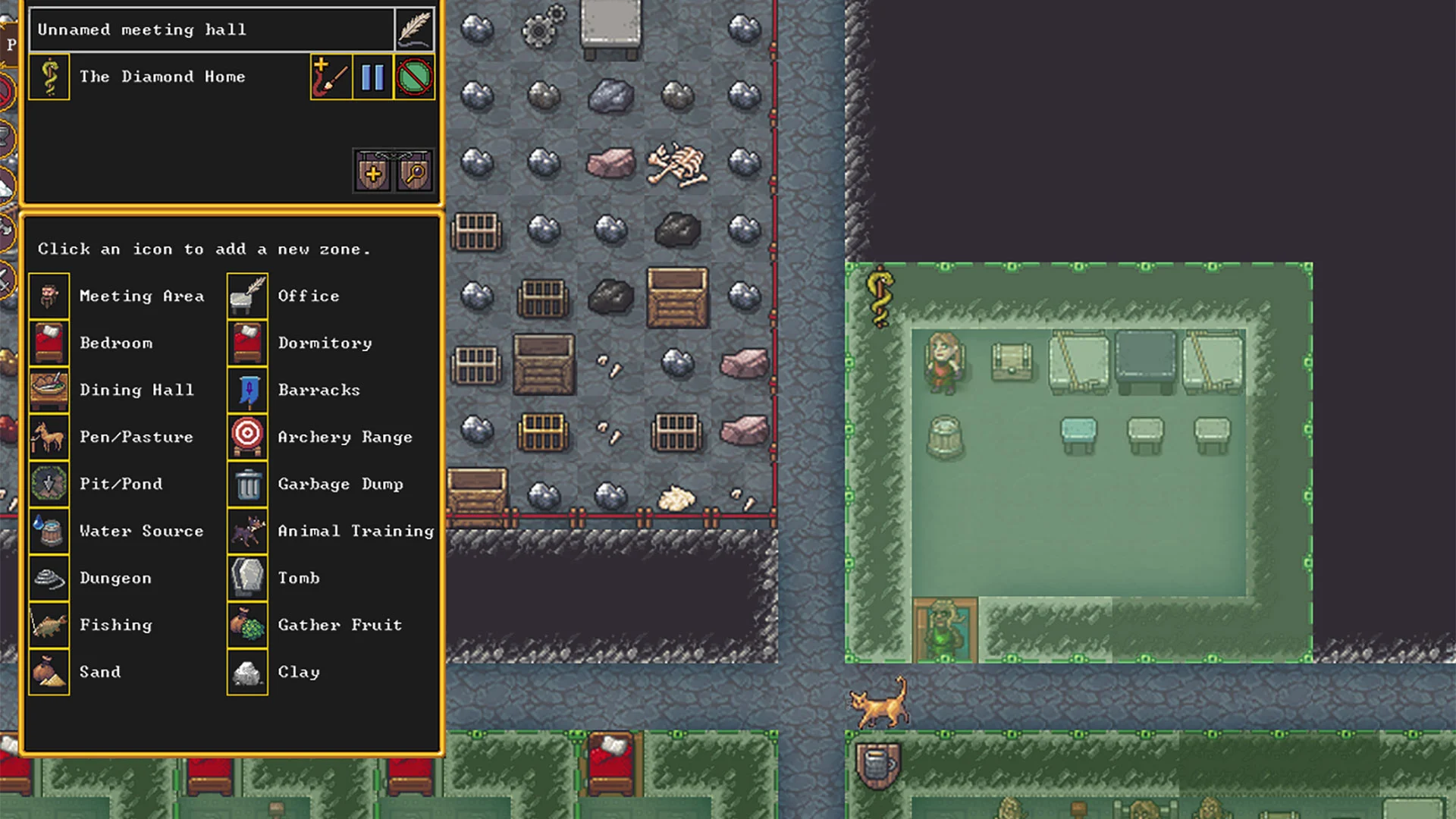Choose the Dining Hall zone type
Viewport: 1456px width, 819px height.
click(x=49, y=390)
